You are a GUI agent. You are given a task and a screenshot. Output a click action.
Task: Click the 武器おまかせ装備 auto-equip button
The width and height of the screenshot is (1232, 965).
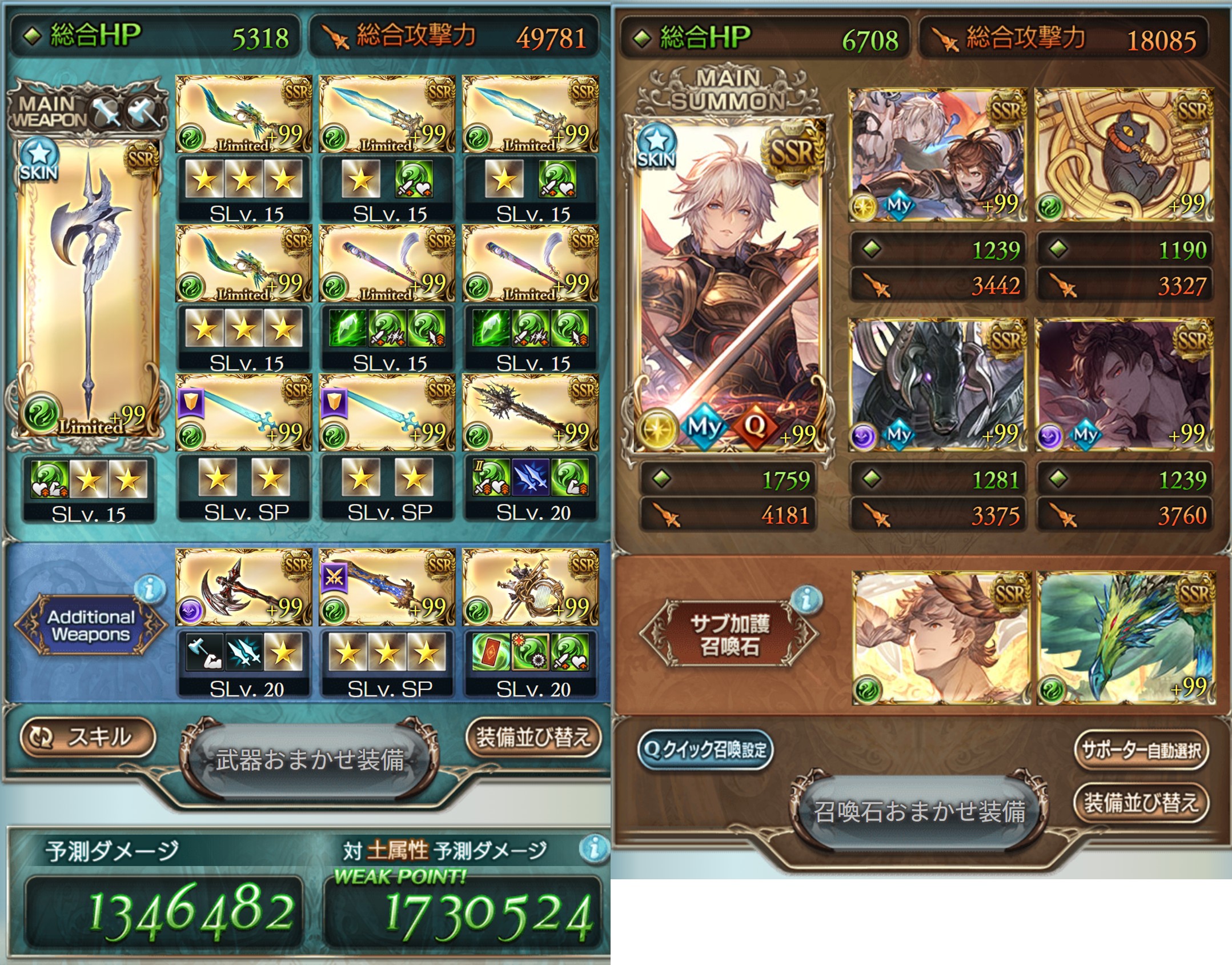[x=309, y=760]
